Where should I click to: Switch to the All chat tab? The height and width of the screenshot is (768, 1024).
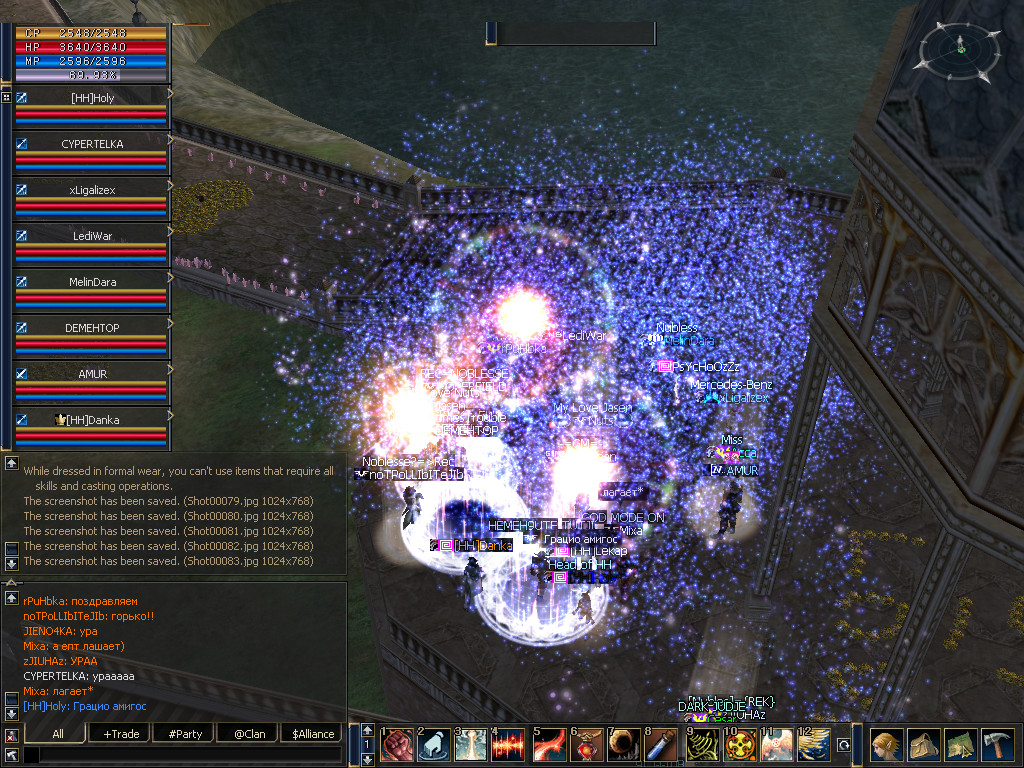click(x=58, y=734)
